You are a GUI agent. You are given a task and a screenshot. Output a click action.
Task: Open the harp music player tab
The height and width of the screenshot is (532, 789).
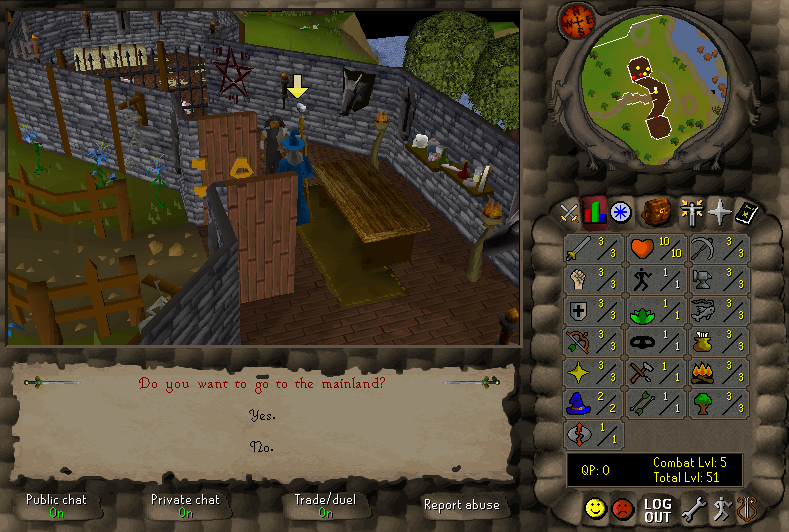745,510
